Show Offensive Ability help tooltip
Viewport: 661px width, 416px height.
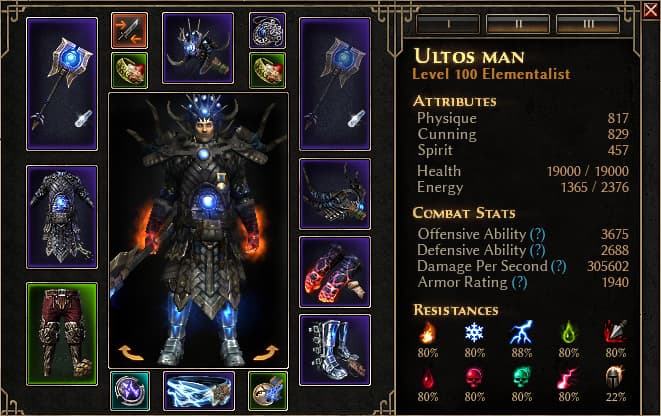[x=537, y=233]
